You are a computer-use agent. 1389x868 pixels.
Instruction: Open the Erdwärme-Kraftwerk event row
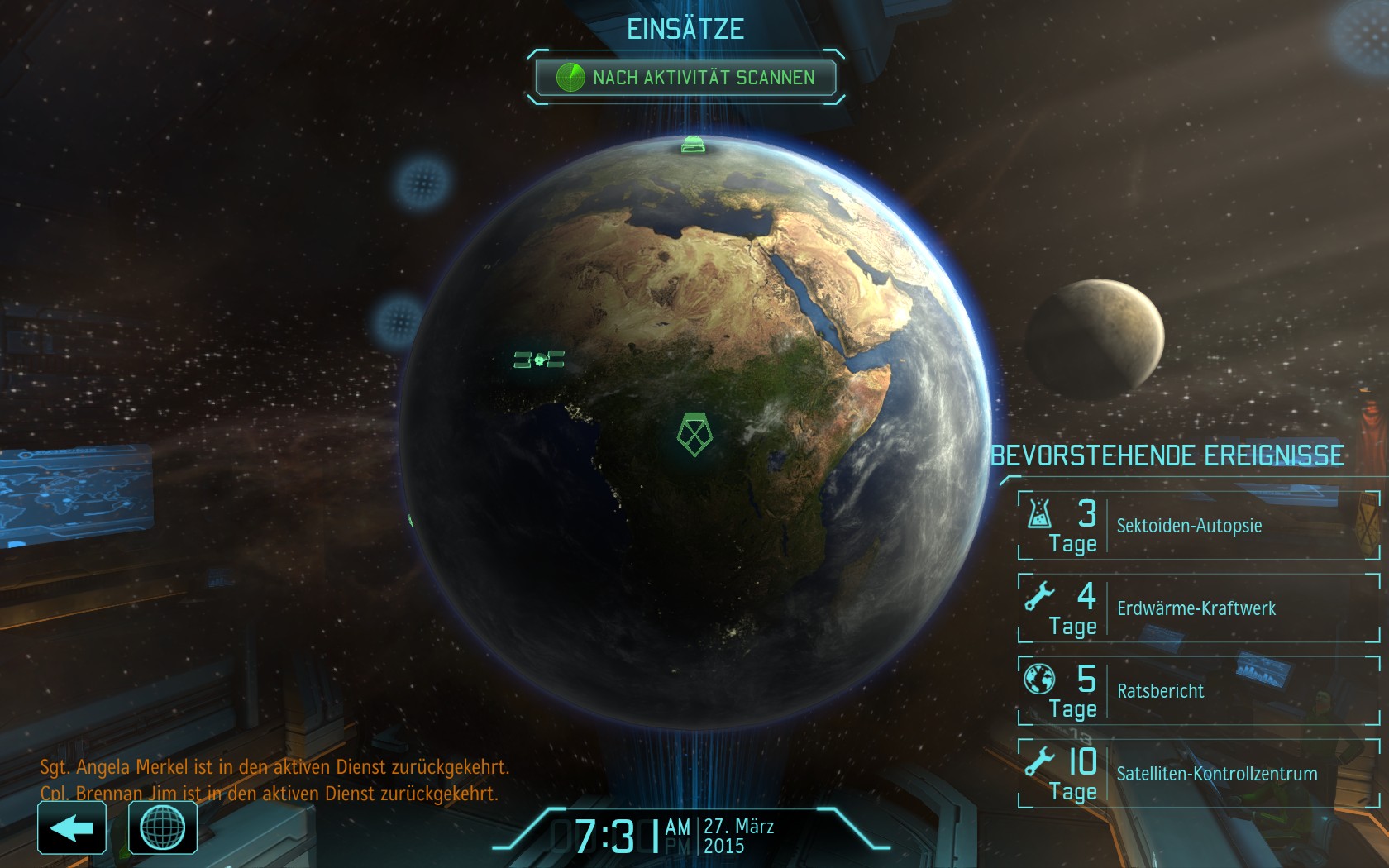coord(1198,608)
